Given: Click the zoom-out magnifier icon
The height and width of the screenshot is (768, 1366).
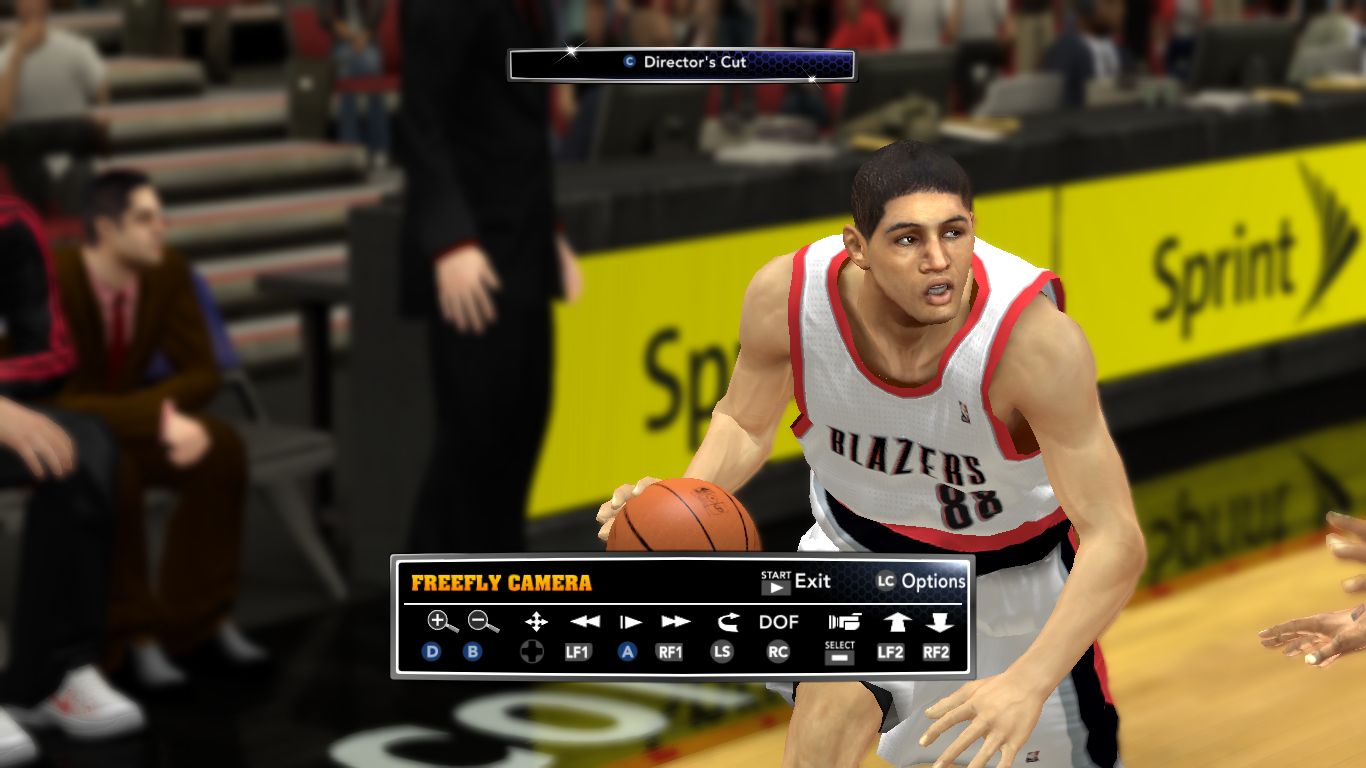Looking at the screenshot, I should point(483,622).
